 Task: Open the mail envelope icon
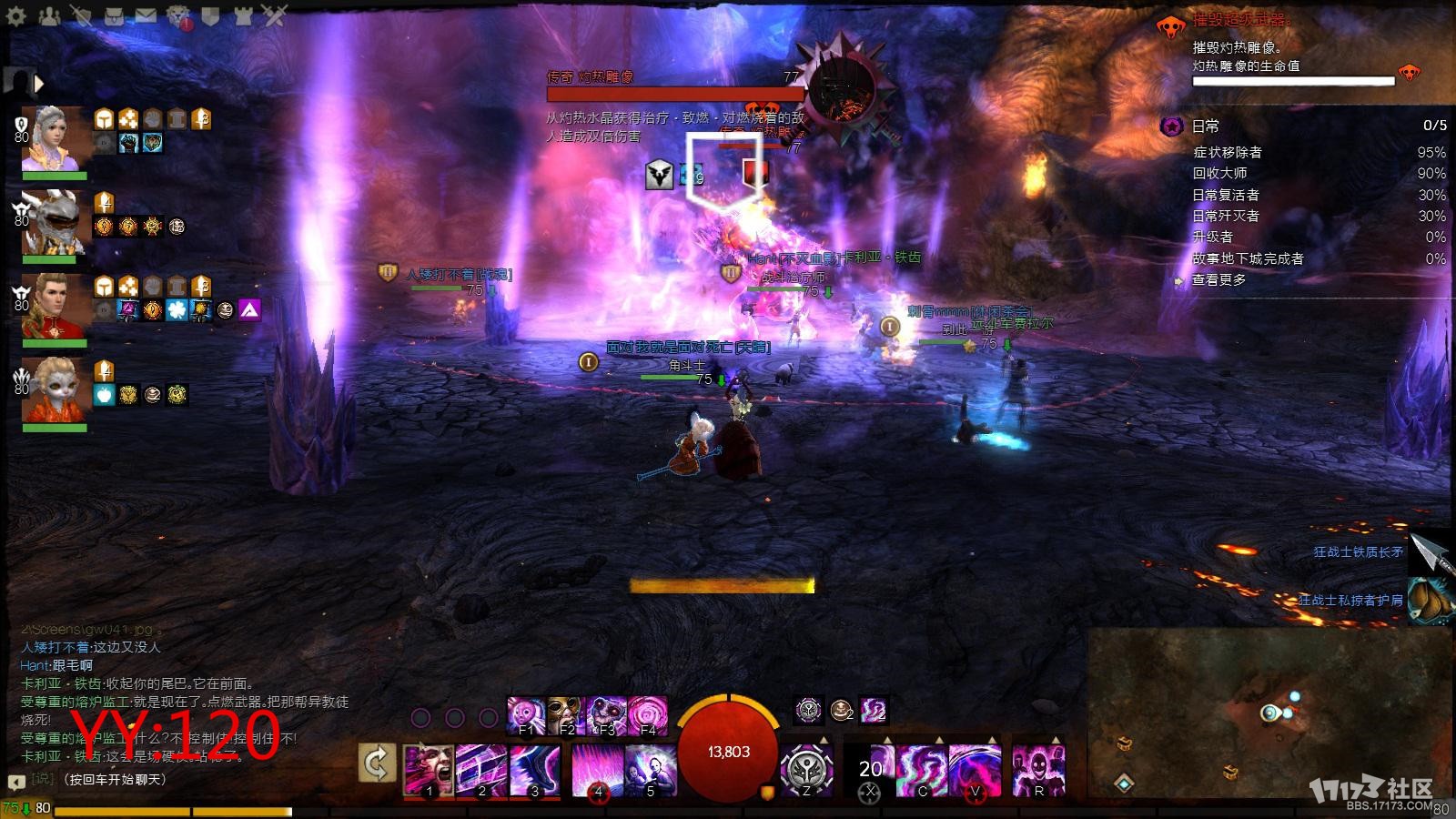145,15
